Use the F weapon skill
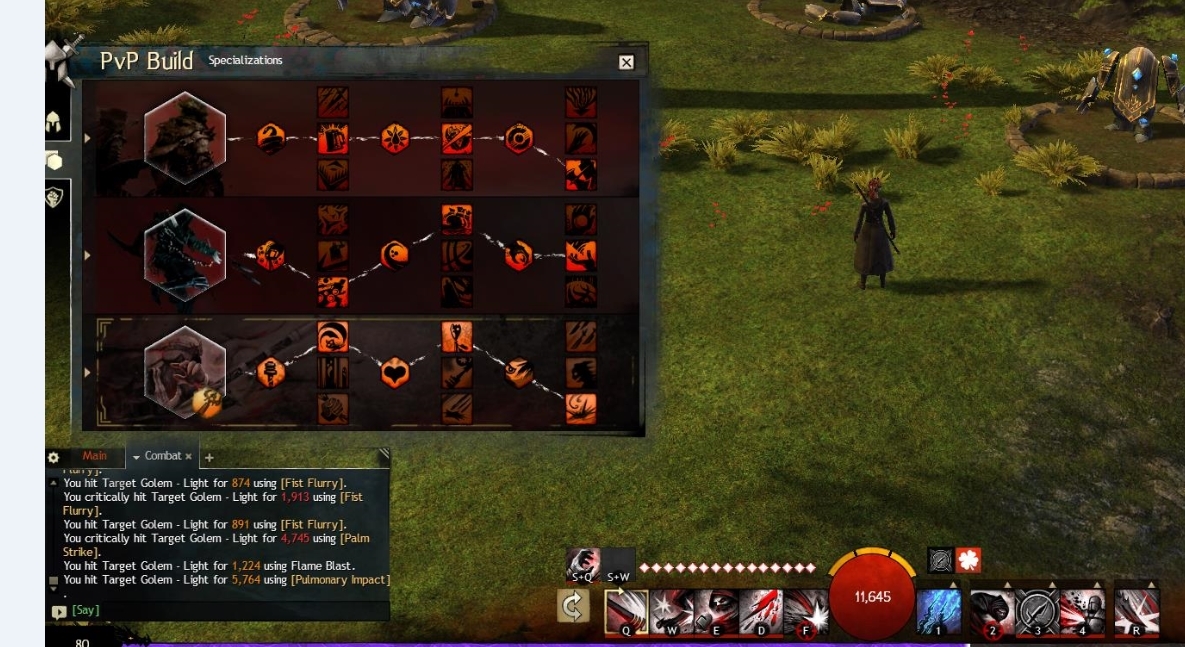Viewport: 1185px width, 647px height. tap(806, 612)
